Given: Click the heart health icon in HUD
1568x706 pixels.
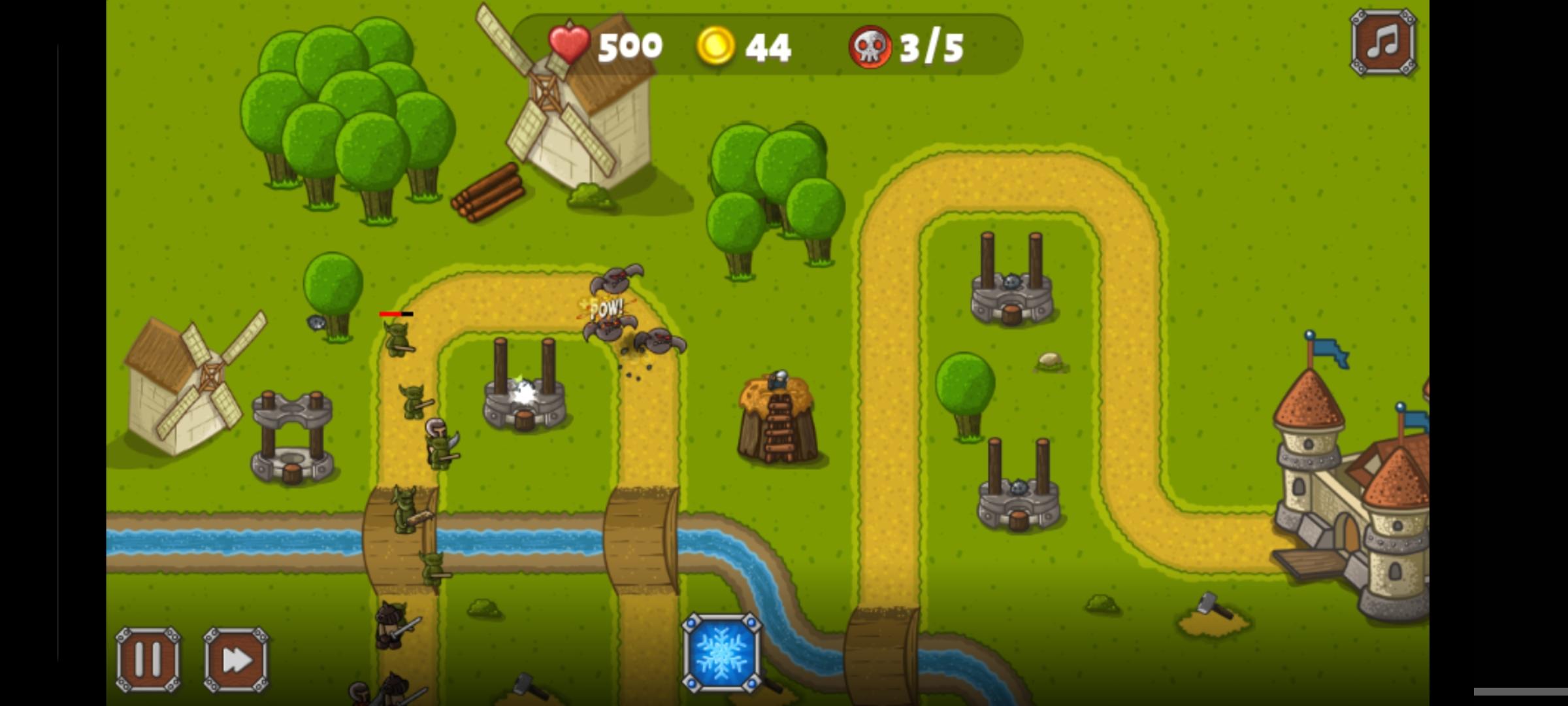Looking at the screenshot, I should click(570, 44).
